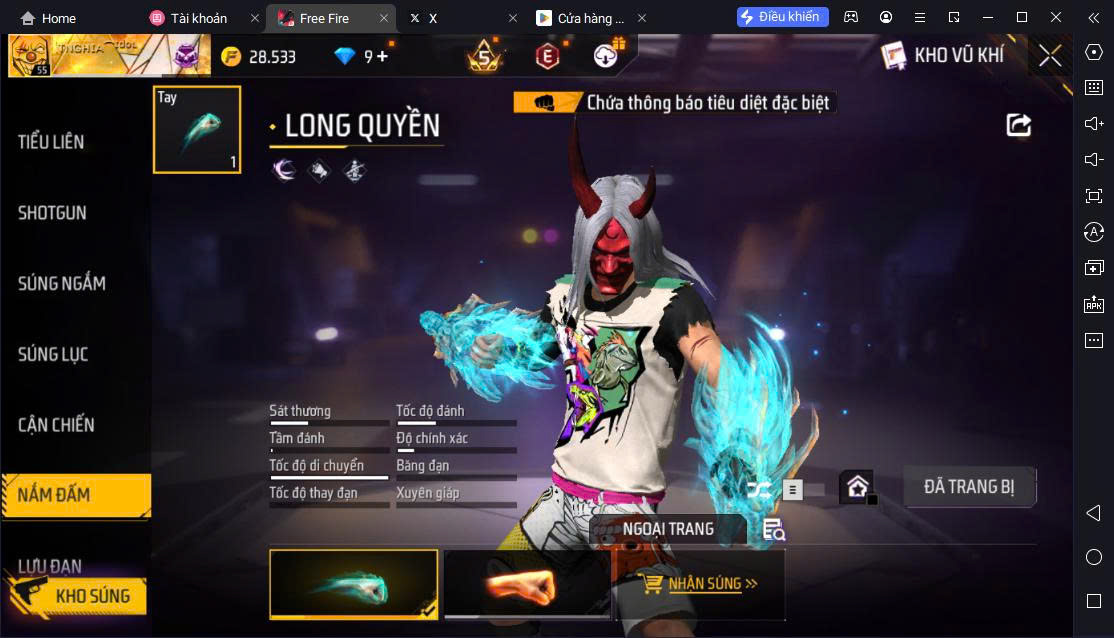Select the Nắm Đấm category
The image size is (1114, 638).
pos(75,495)
